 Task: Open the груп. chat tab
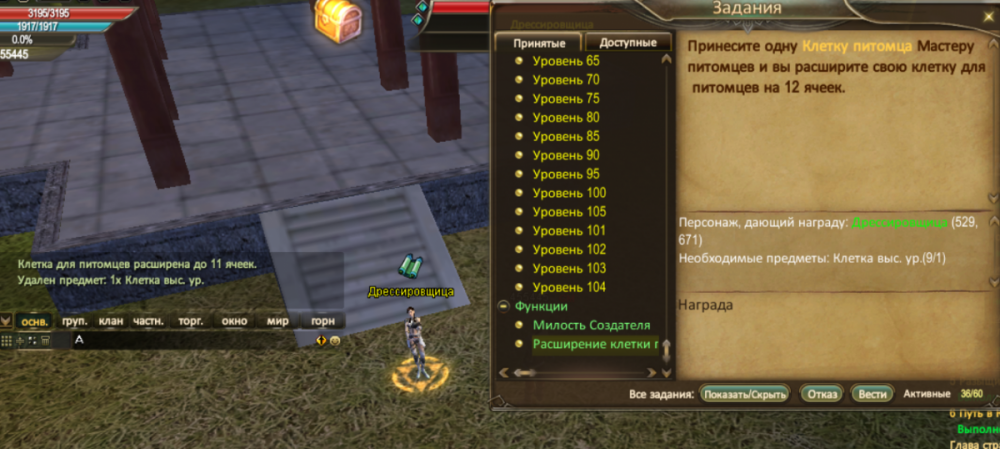click(x=74, y=321)
